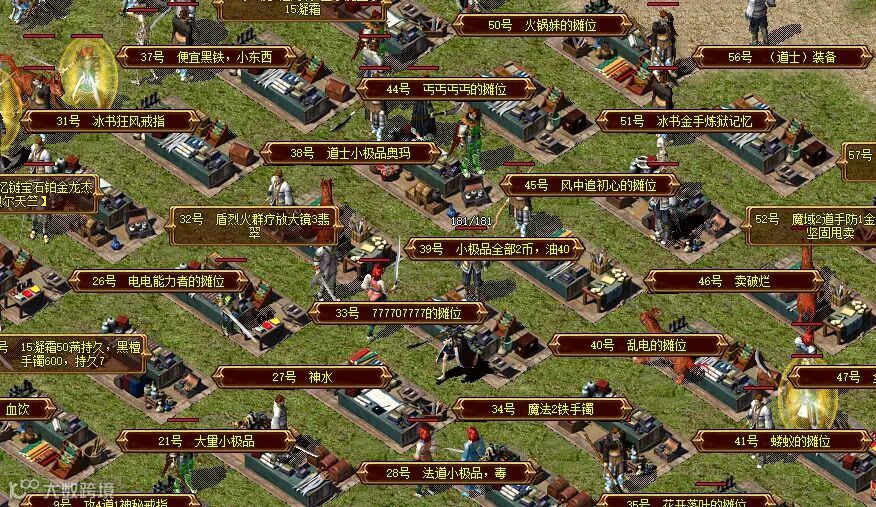
Task: Open stall 37号 便宜黑铁，小东西
Action: pyautogui.click(x=205, y=57)
